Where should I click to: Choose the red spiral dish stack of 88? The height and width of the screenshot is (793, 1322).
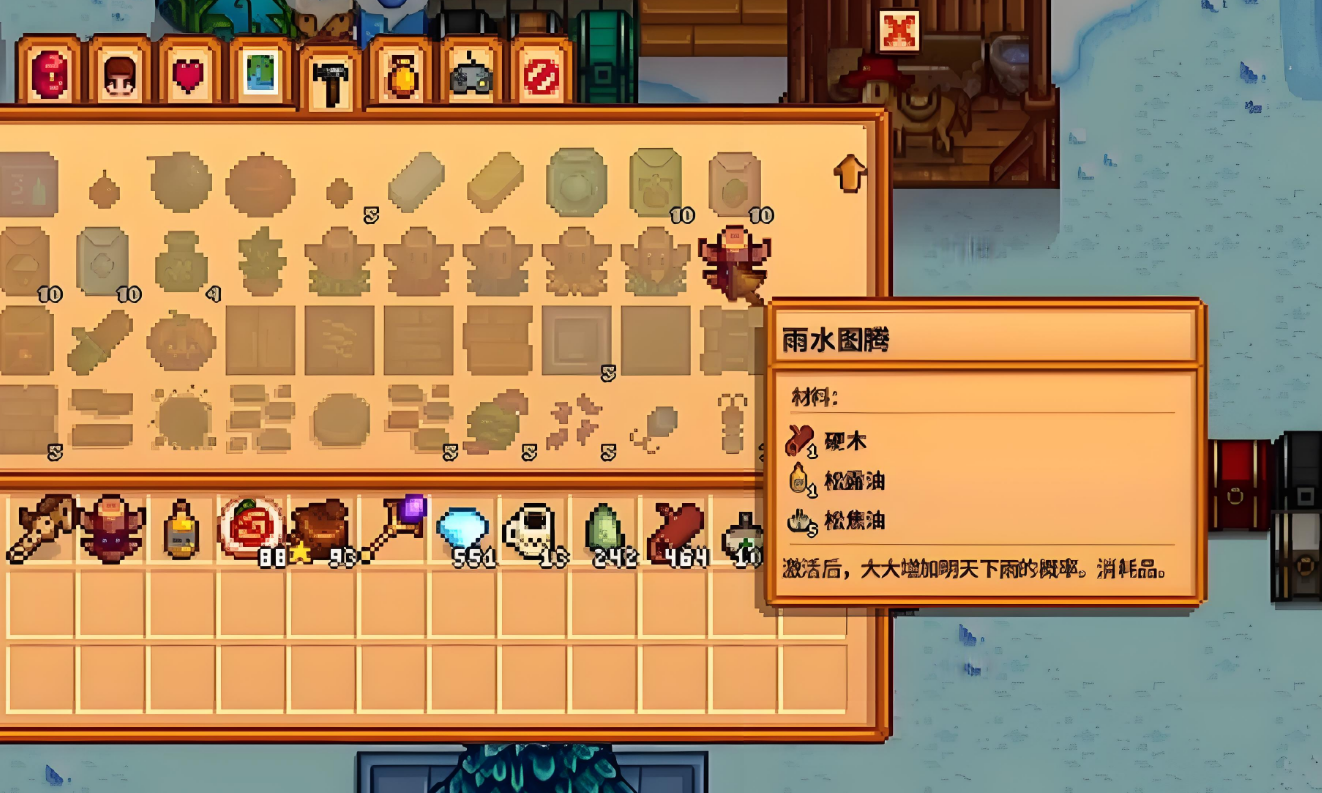pyautogui.click(x=250, y=528)
